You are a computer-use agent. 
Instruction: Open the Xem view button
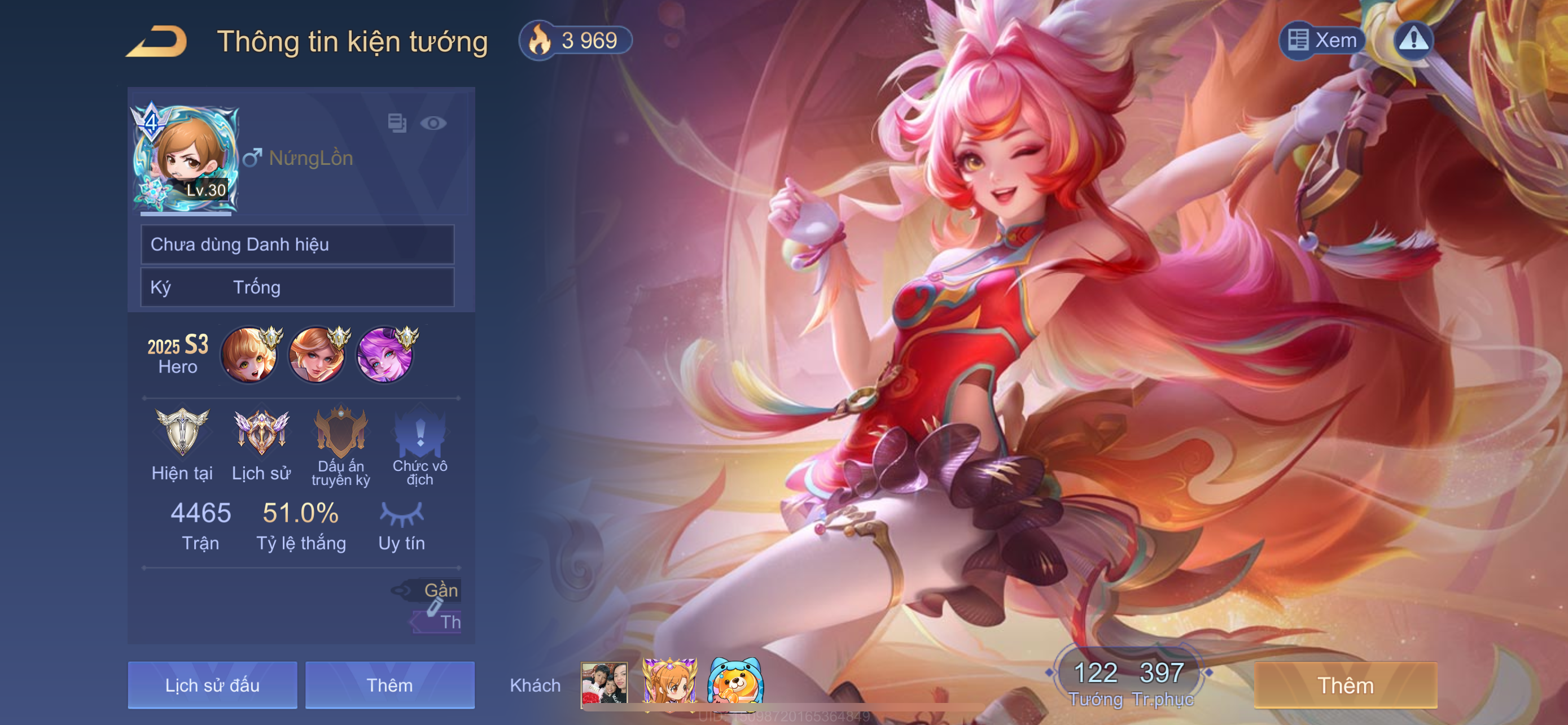1322,40
